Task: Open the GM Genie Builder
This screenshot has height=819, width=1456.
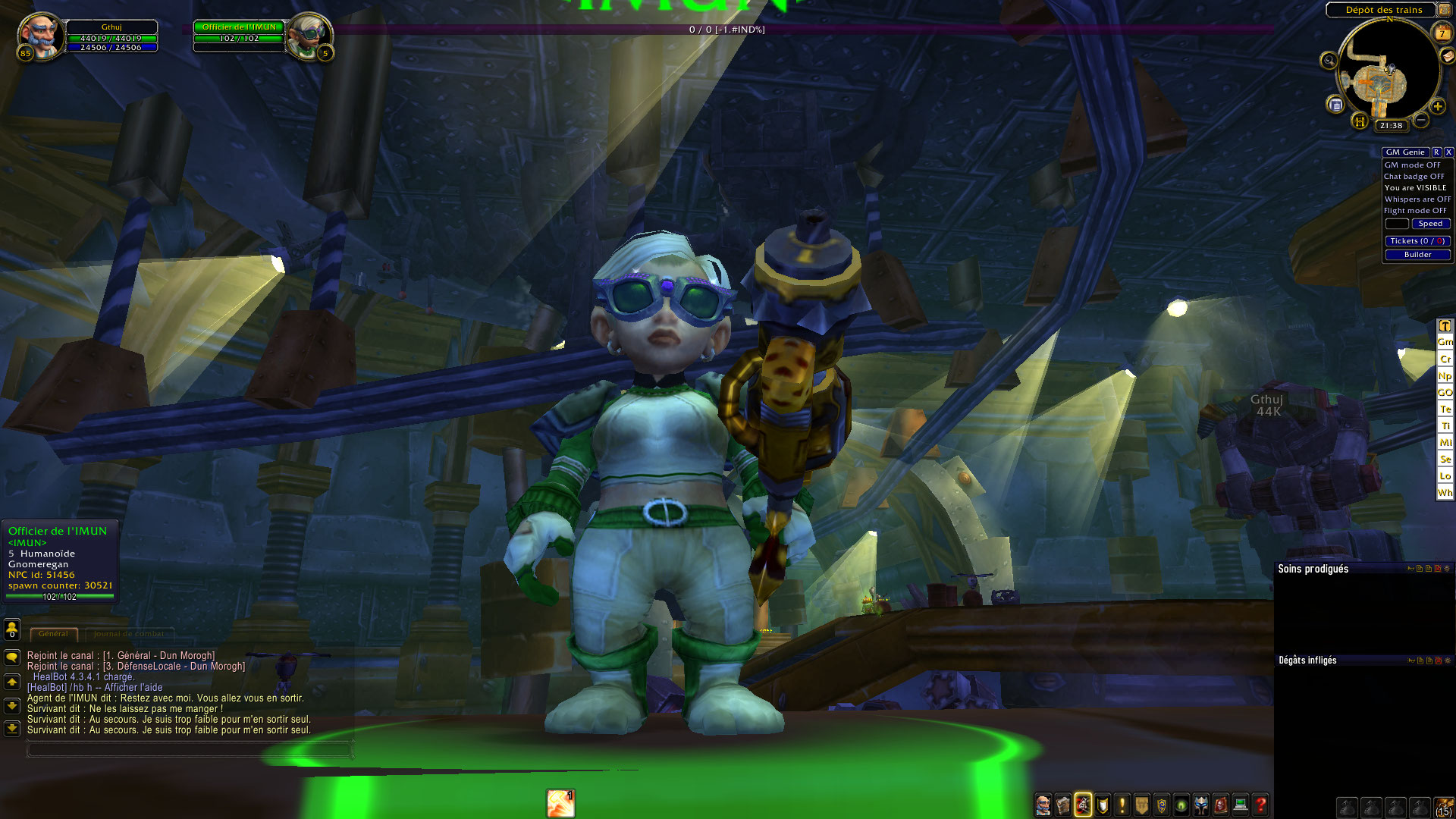Action: [x=1417, y=255]
